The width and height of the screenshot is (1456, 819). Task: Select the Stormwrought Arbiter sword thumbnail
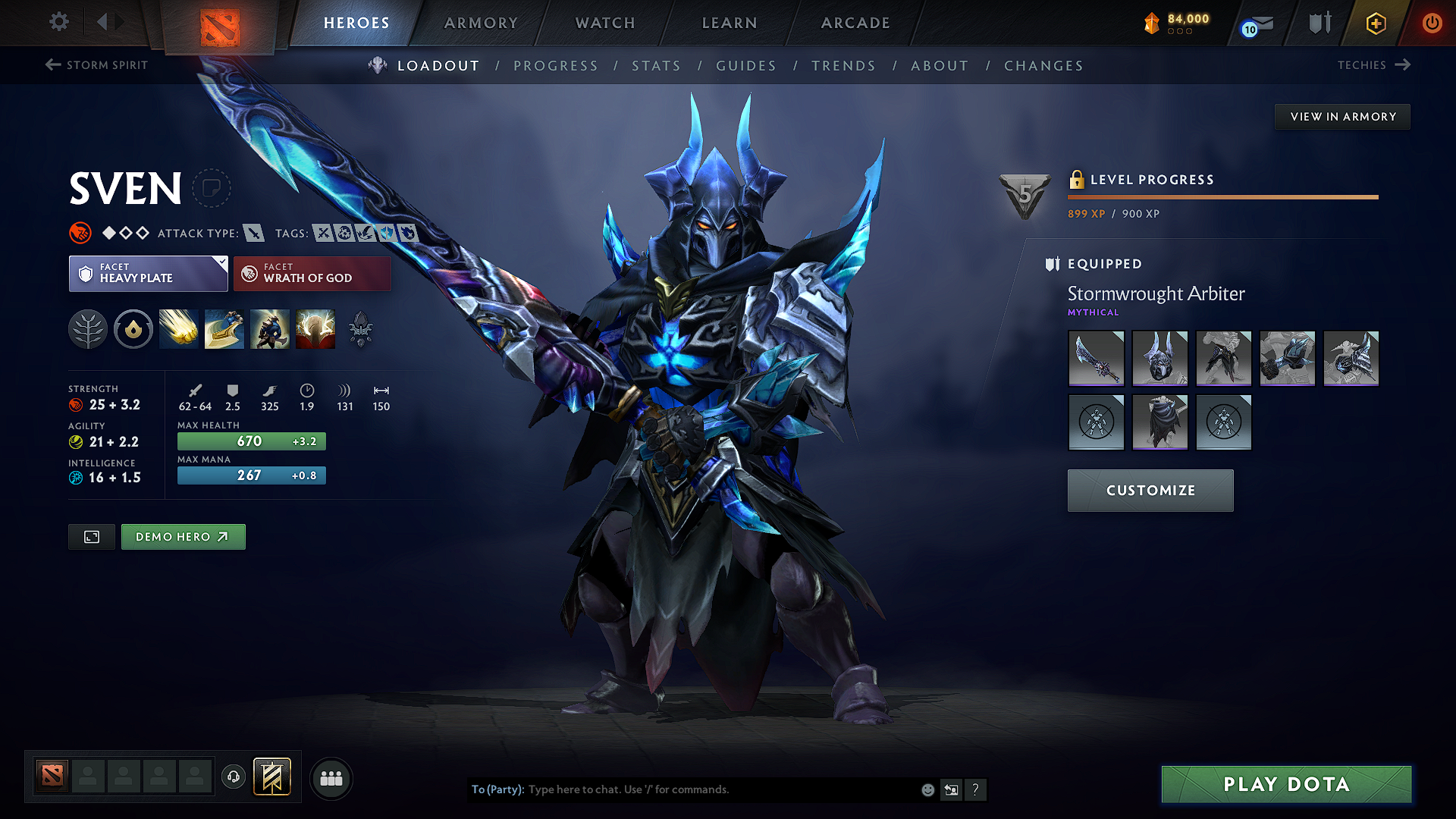click(1097, 358)
